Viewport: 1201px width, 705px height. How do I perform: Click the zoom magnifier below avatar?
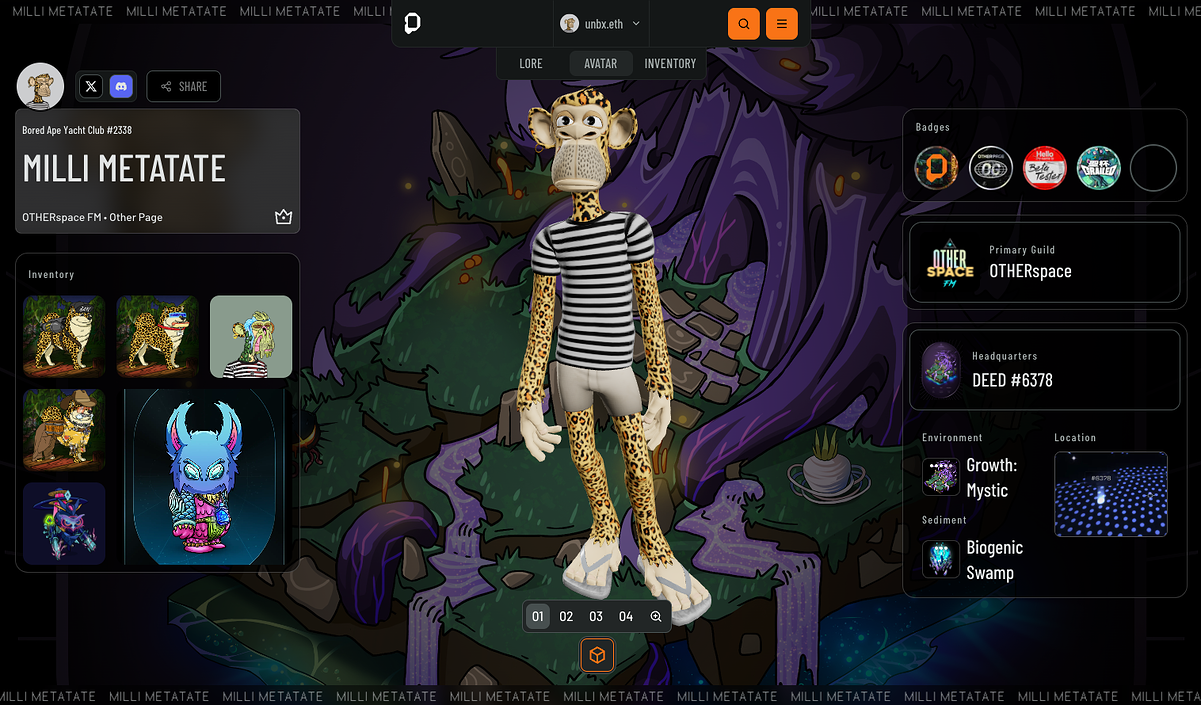656,617
